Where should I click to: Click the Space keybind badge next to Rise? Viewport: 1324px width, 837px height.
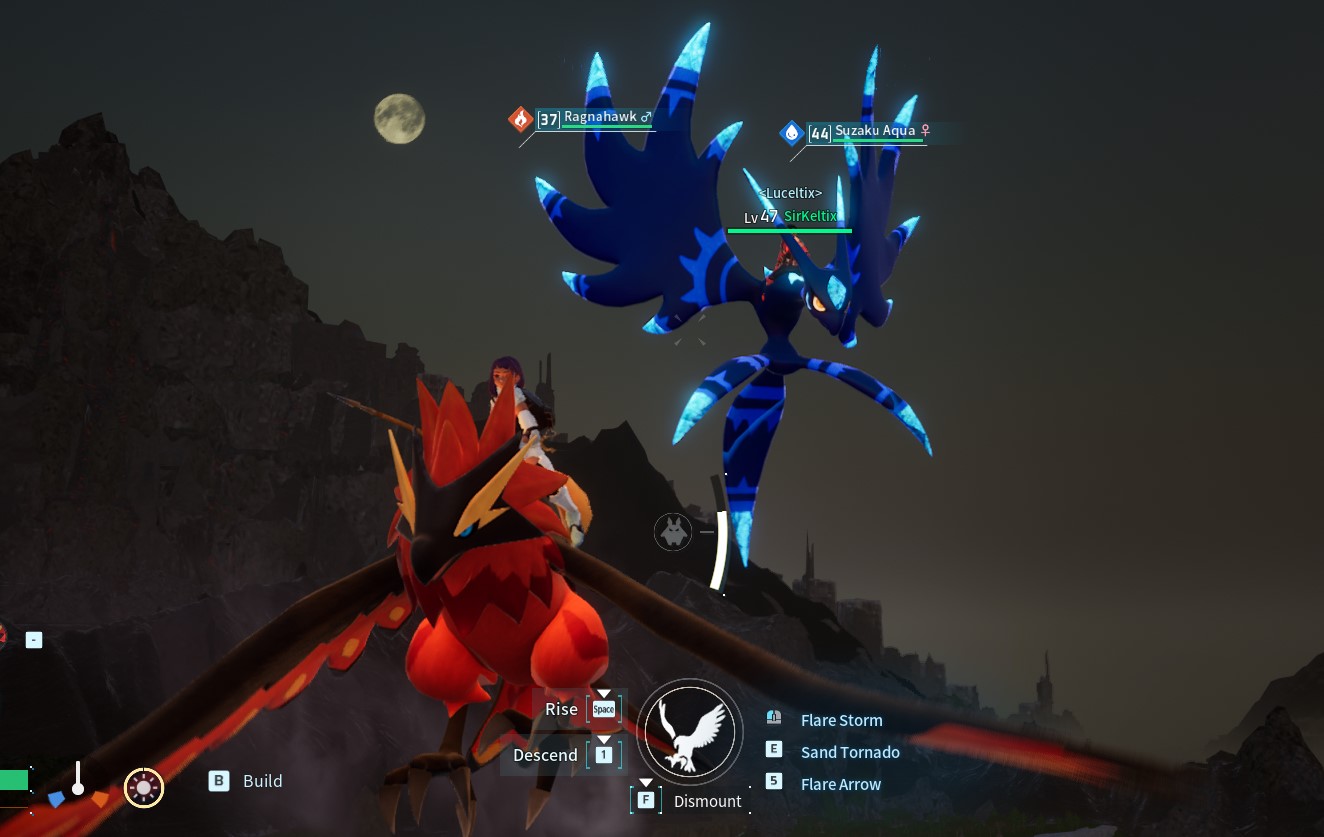[x=603, y=708]
